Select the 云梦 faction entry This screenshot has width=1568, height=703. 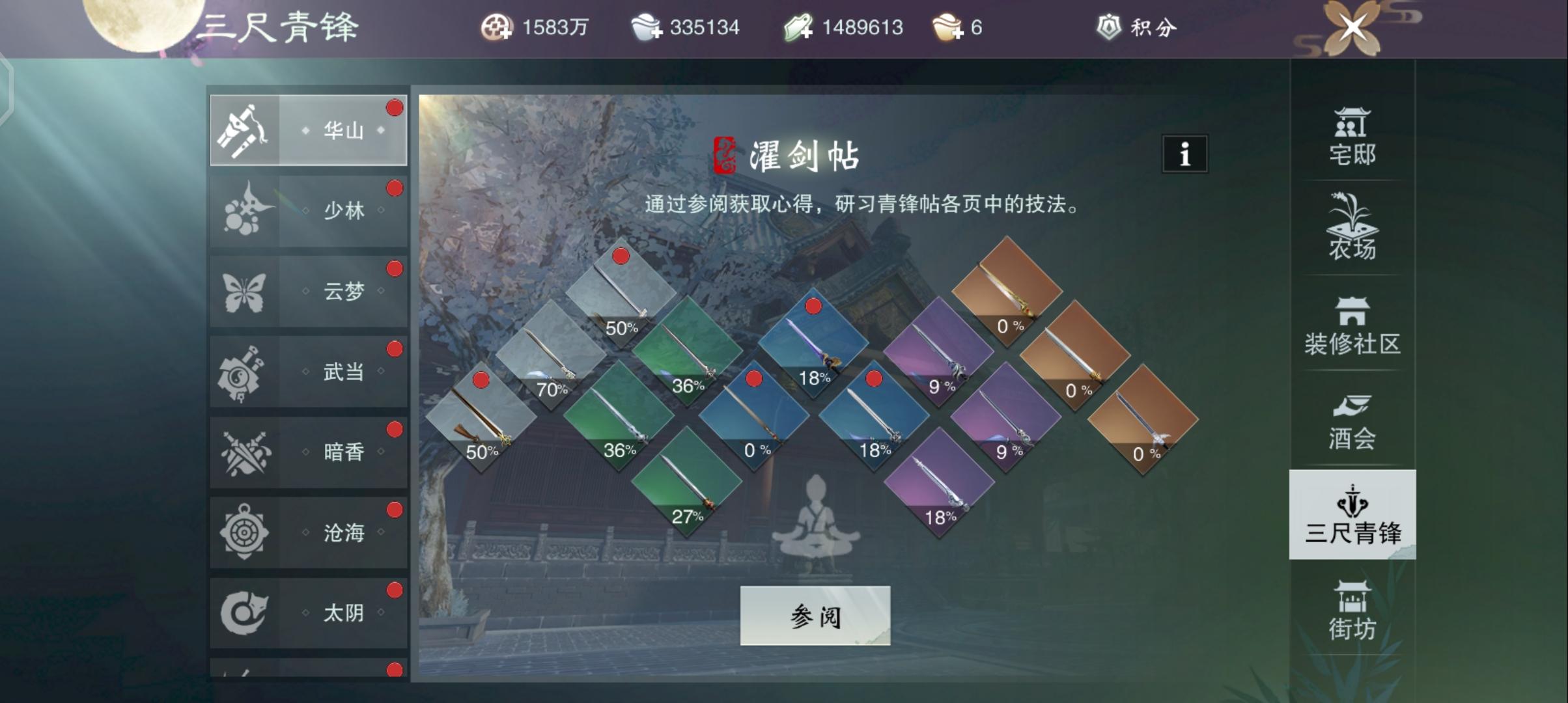[x=307, y=291]
